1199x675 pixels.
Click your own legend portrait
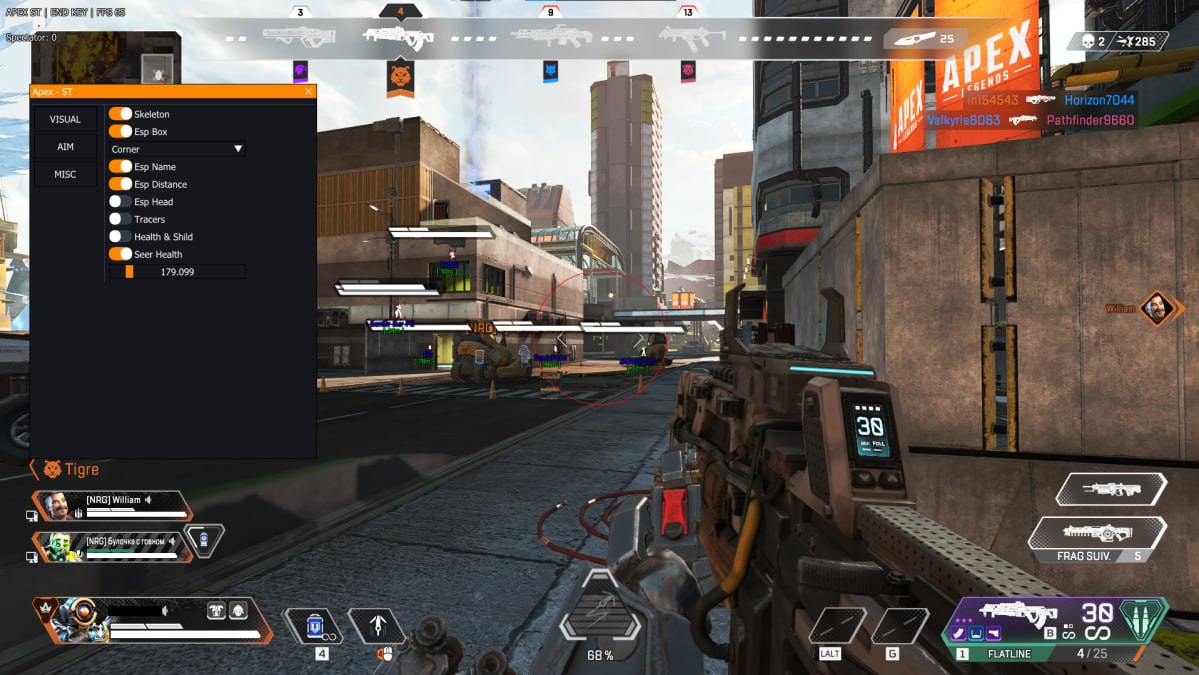72,620
